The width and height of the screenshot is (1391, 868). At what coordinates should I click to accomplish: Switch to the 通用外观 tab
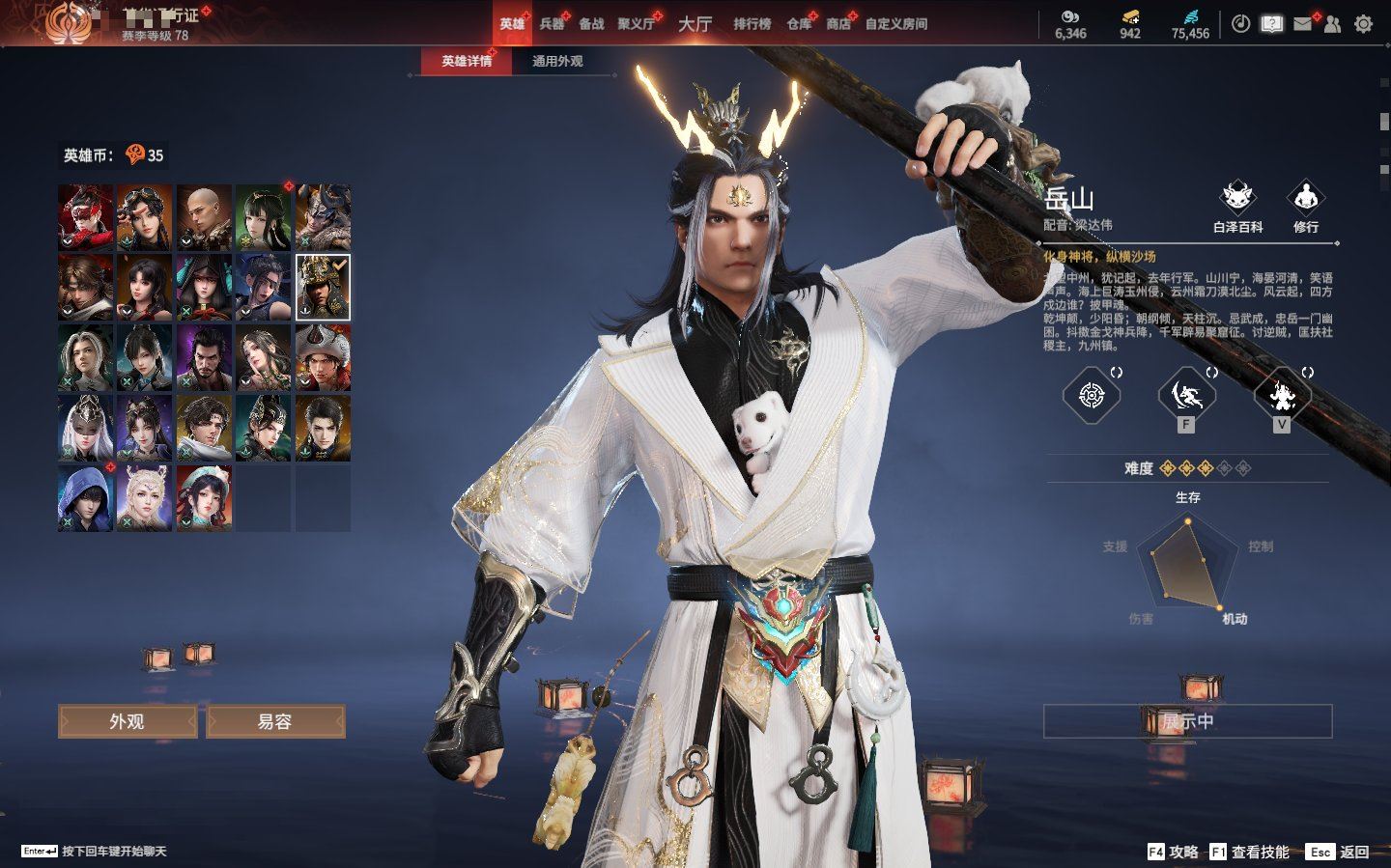point(557,61)
